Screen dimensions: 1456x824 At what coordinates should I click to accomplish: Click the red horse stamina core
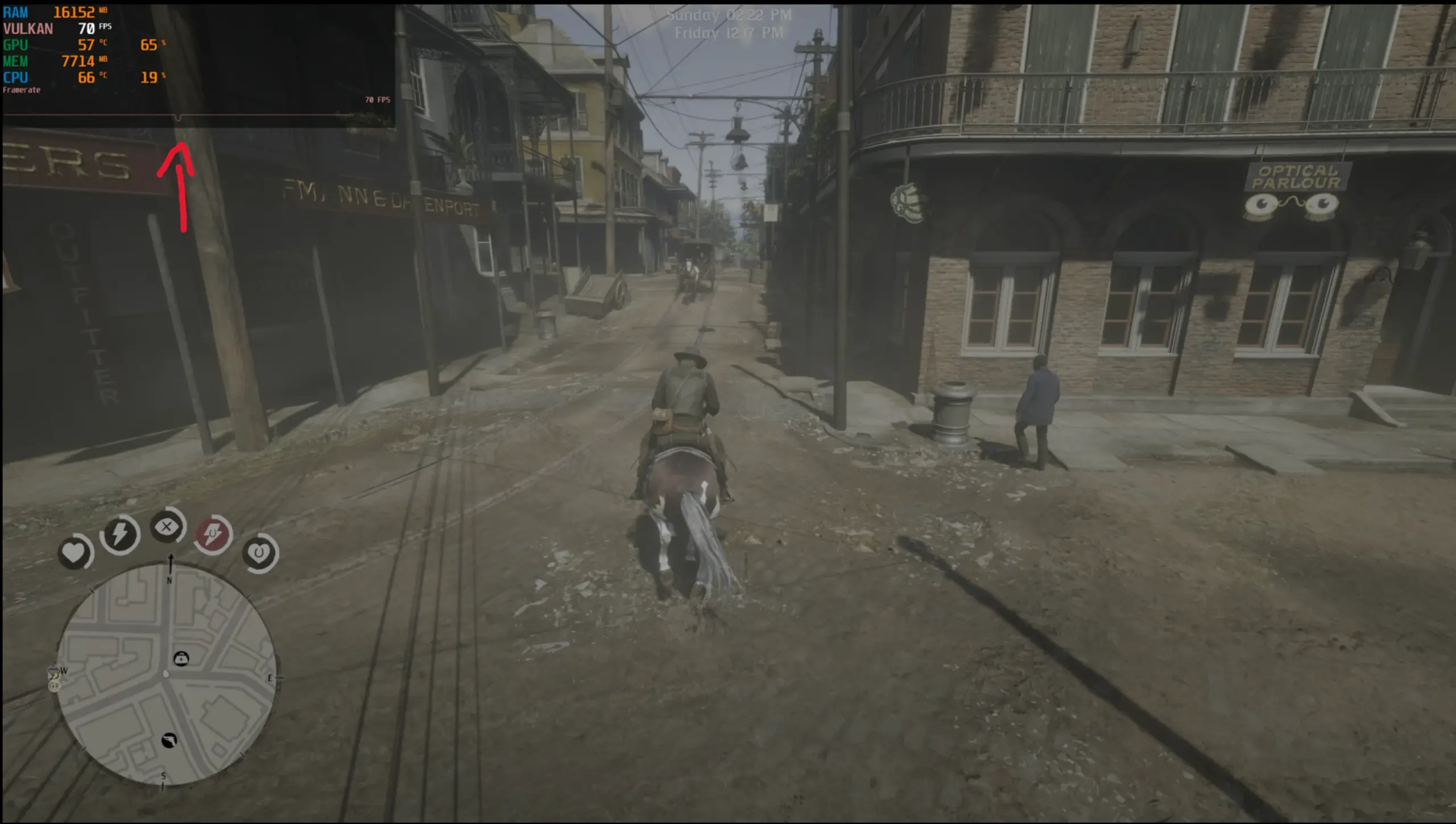(x=213, y=534)
